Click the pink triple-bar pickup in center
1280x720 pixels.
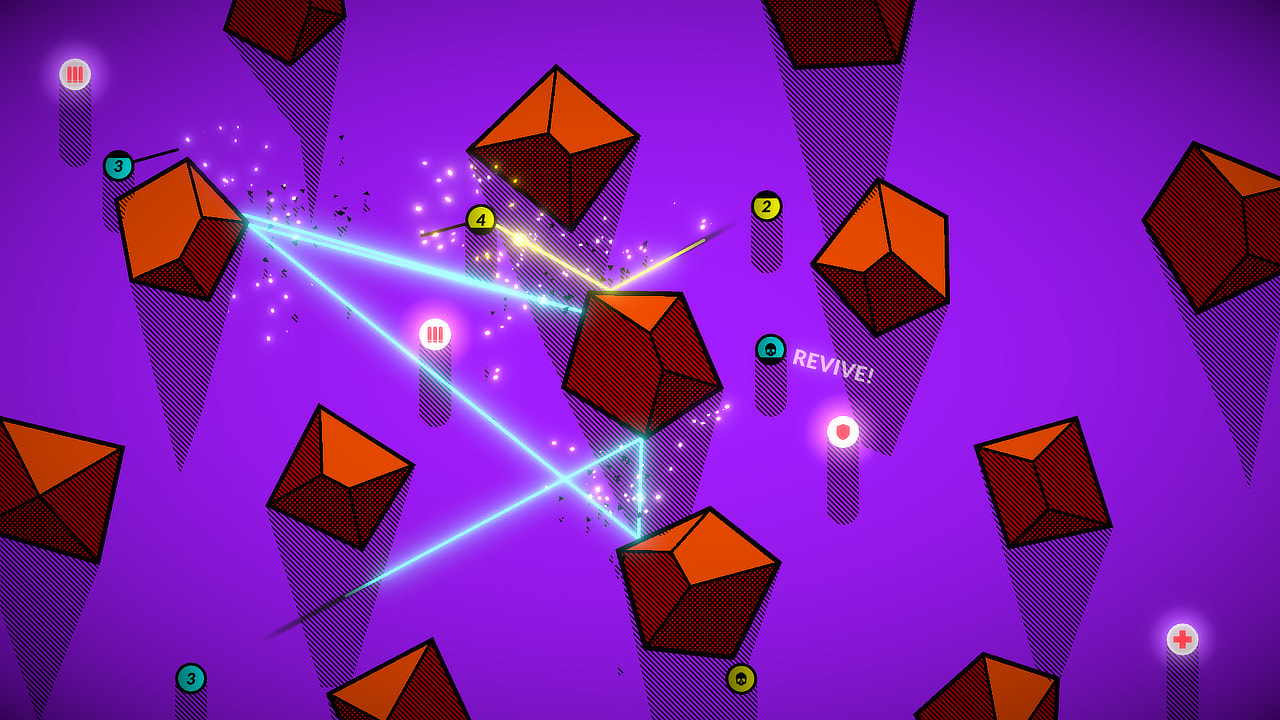[x=436, y=334]
